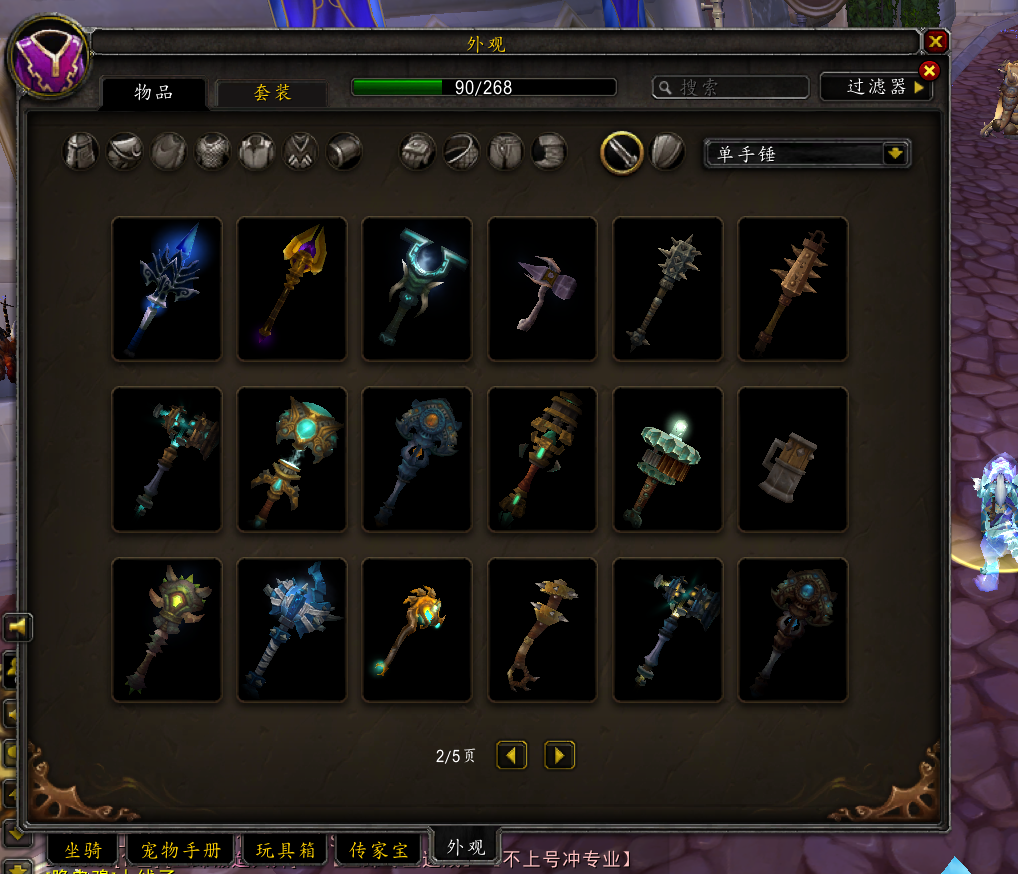Select the spiked wooden club appearance
This screenshot has height=874, width=1018.
pyautogui.click(x=792, y=289)
